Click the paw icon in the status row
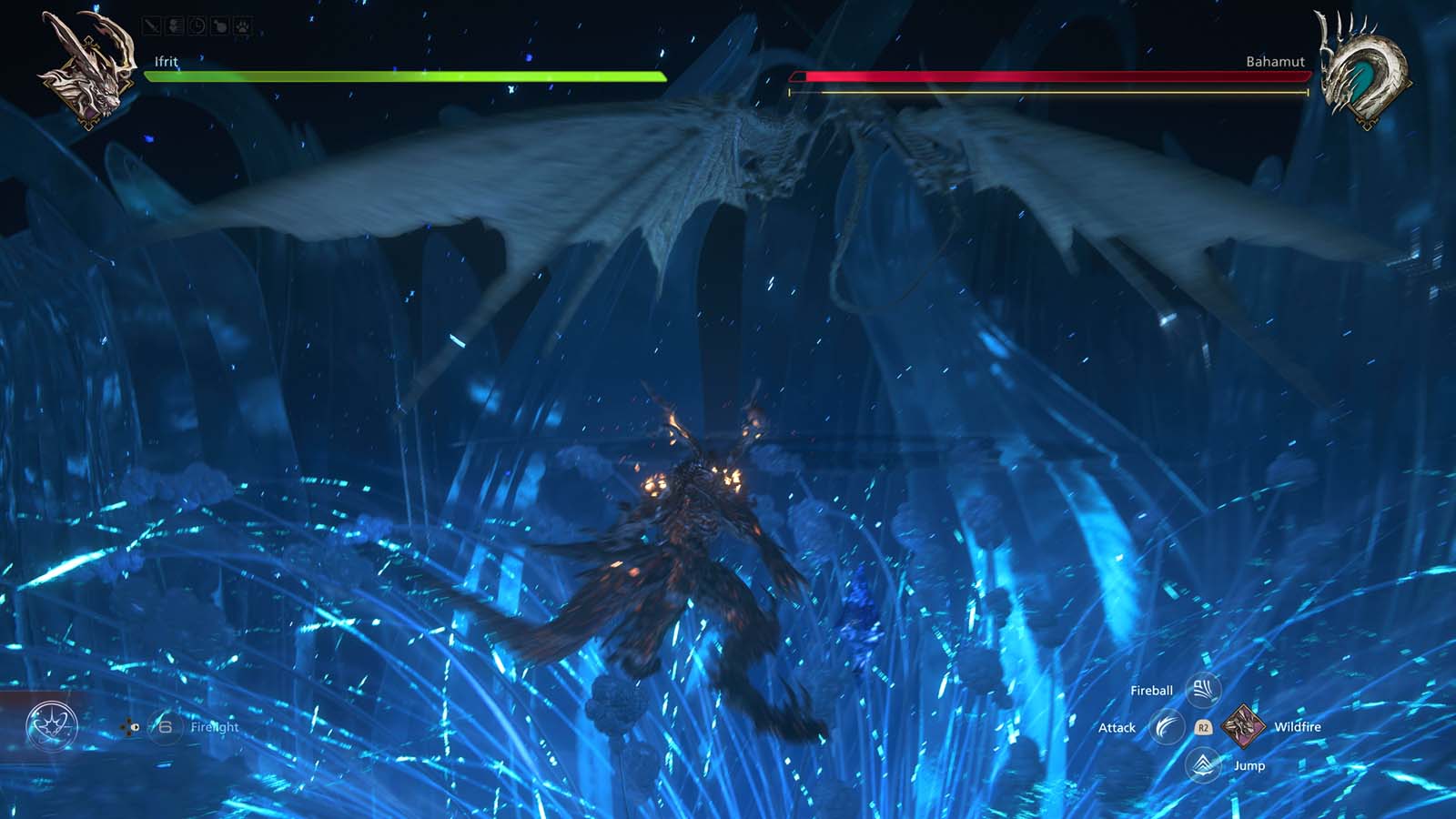The width and height of the screenshot is (1456, 819). [241, 25]
